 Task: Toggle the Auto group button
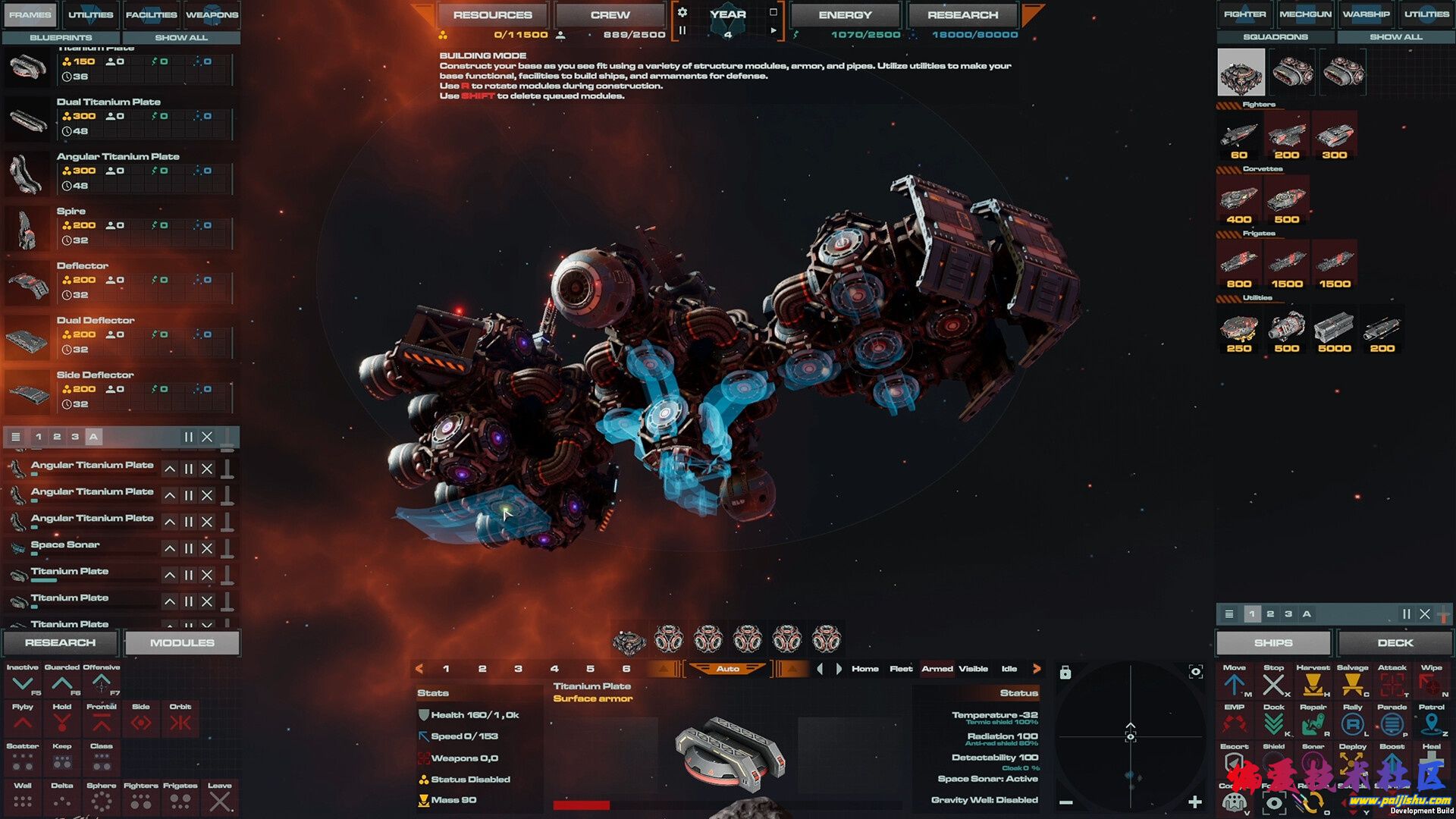tap(727, 669)
